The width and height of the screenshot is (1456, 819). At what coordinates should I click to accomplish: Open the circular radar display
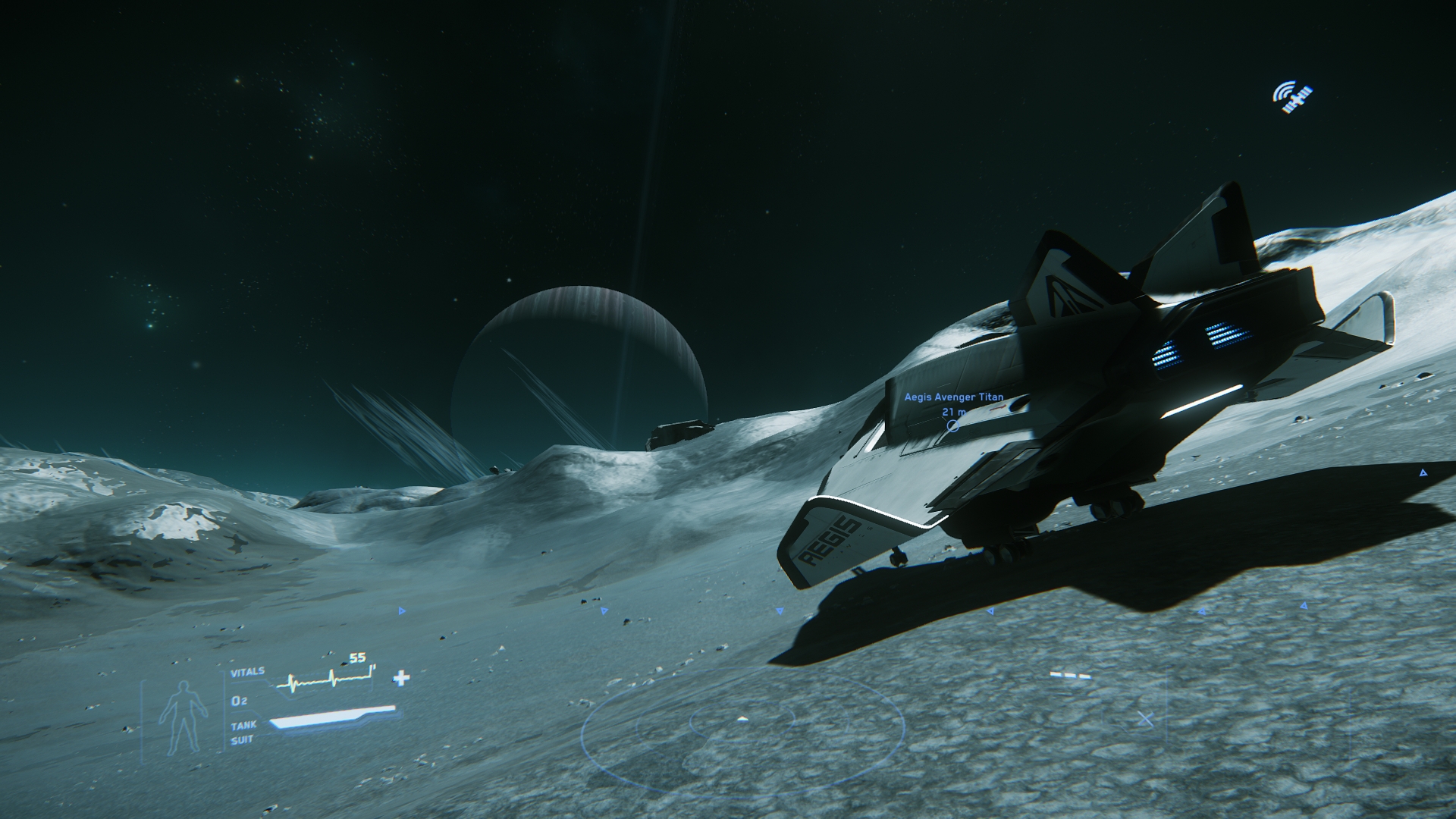[742, 720]
